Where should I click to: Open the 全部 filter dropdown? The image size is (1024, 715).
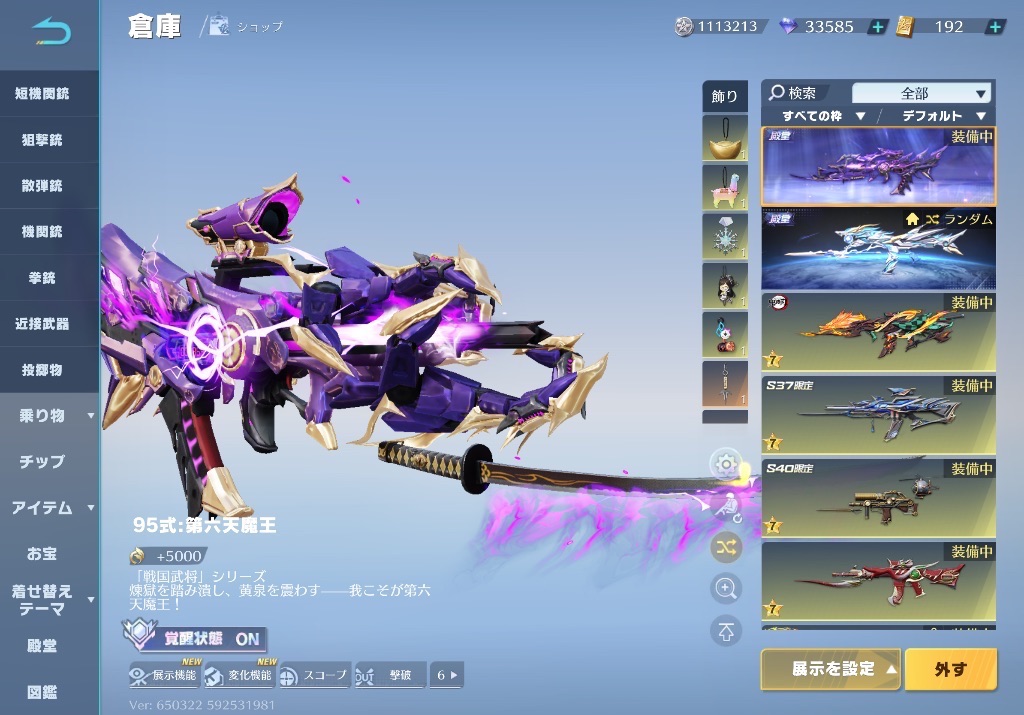(920, 93)
